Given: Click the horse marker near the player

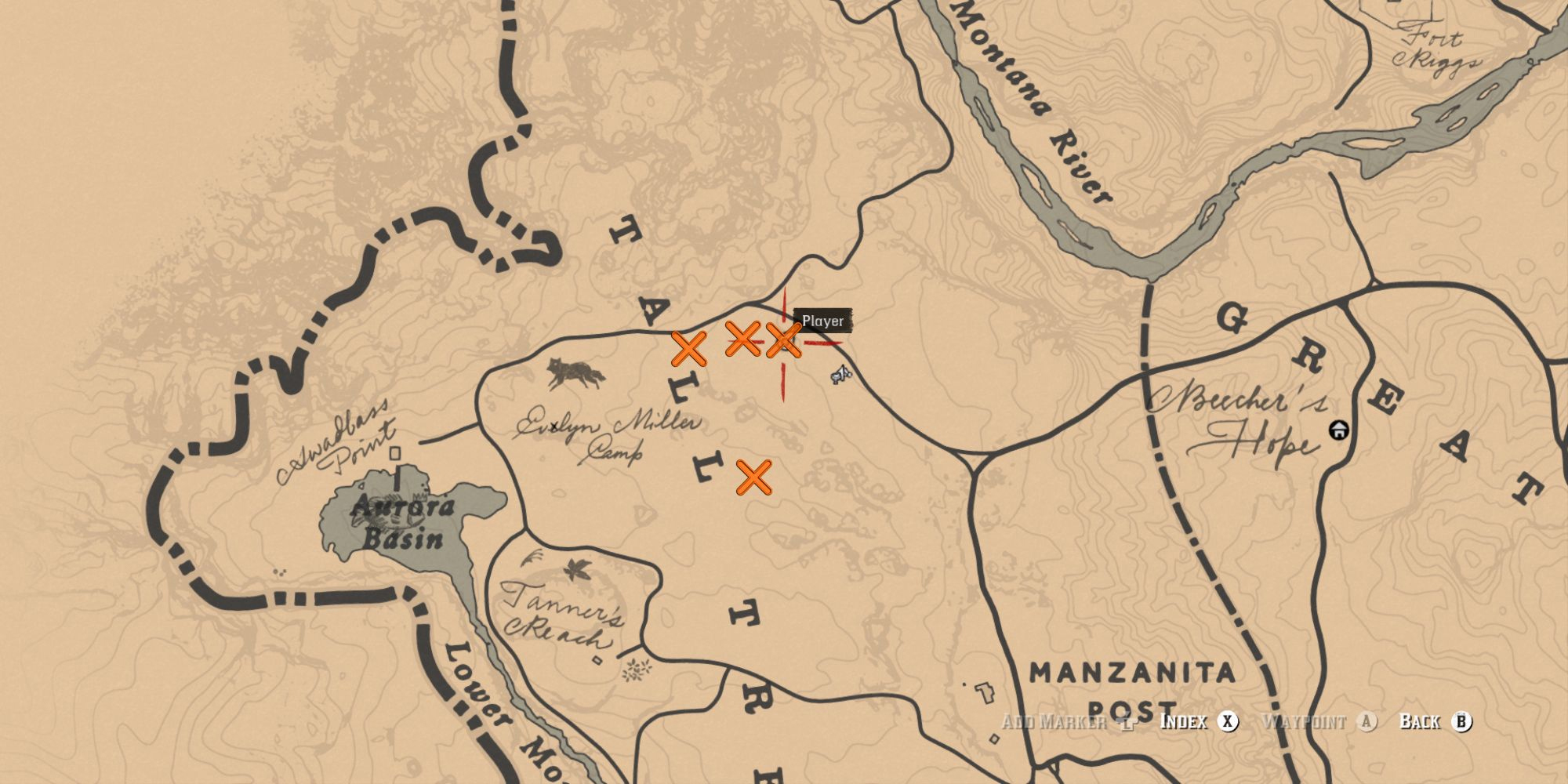Looking at the screenshot, I should (841, 375).
